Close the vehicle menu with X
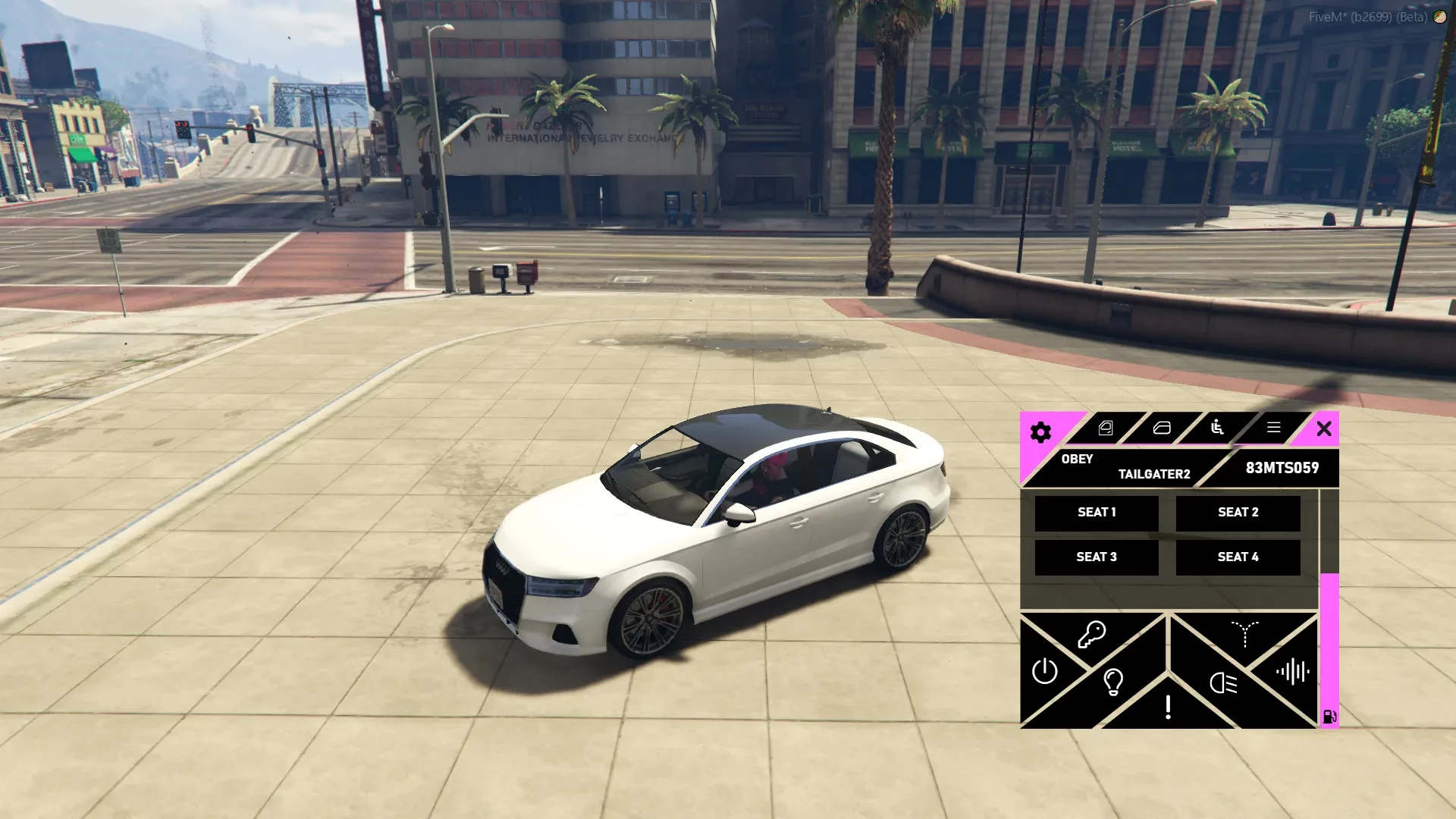Image resolution: width=1456 pixels, height=819 pixels. pyautogui.click(x=1324, y=429)
